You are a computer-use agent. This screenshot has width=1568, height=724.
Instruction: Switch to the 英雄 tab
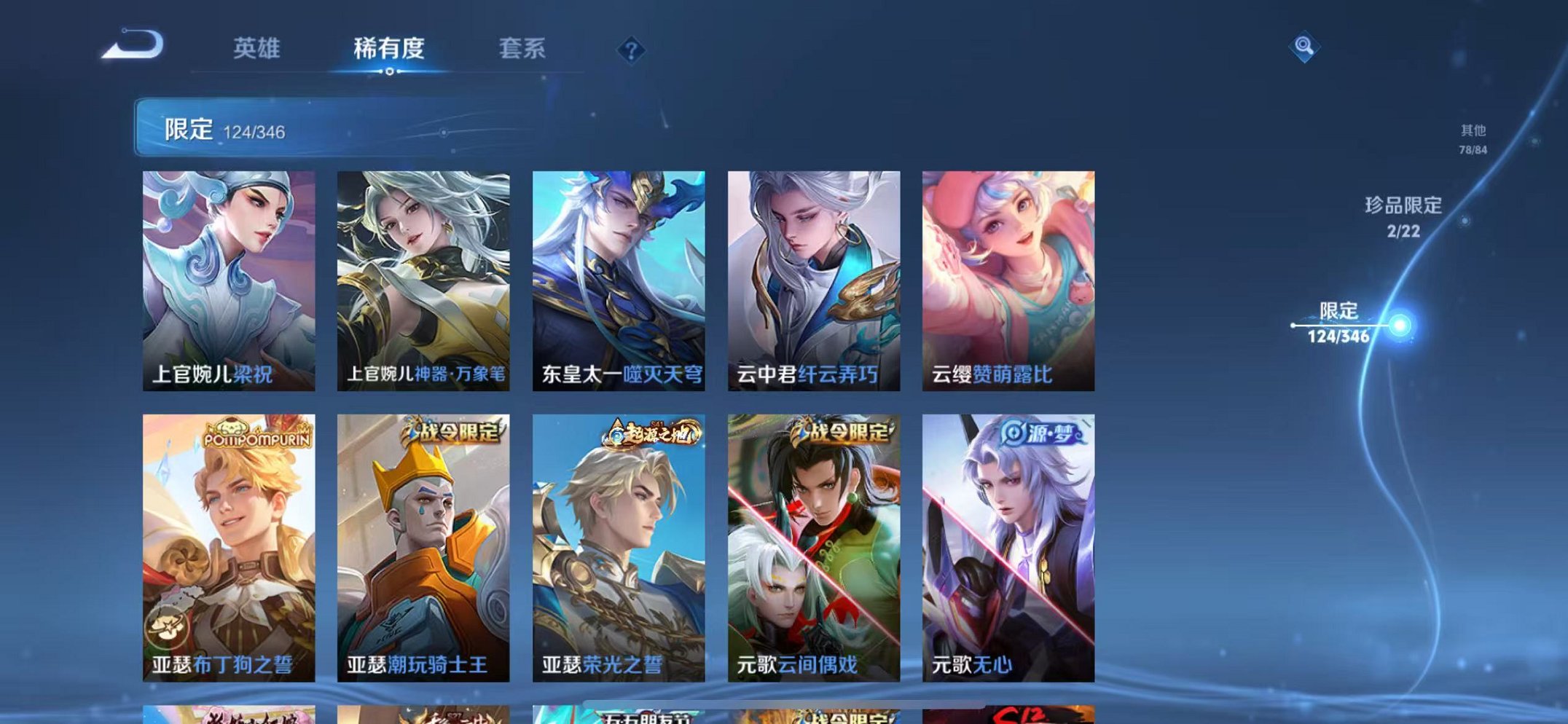click(x=256, y=49)
